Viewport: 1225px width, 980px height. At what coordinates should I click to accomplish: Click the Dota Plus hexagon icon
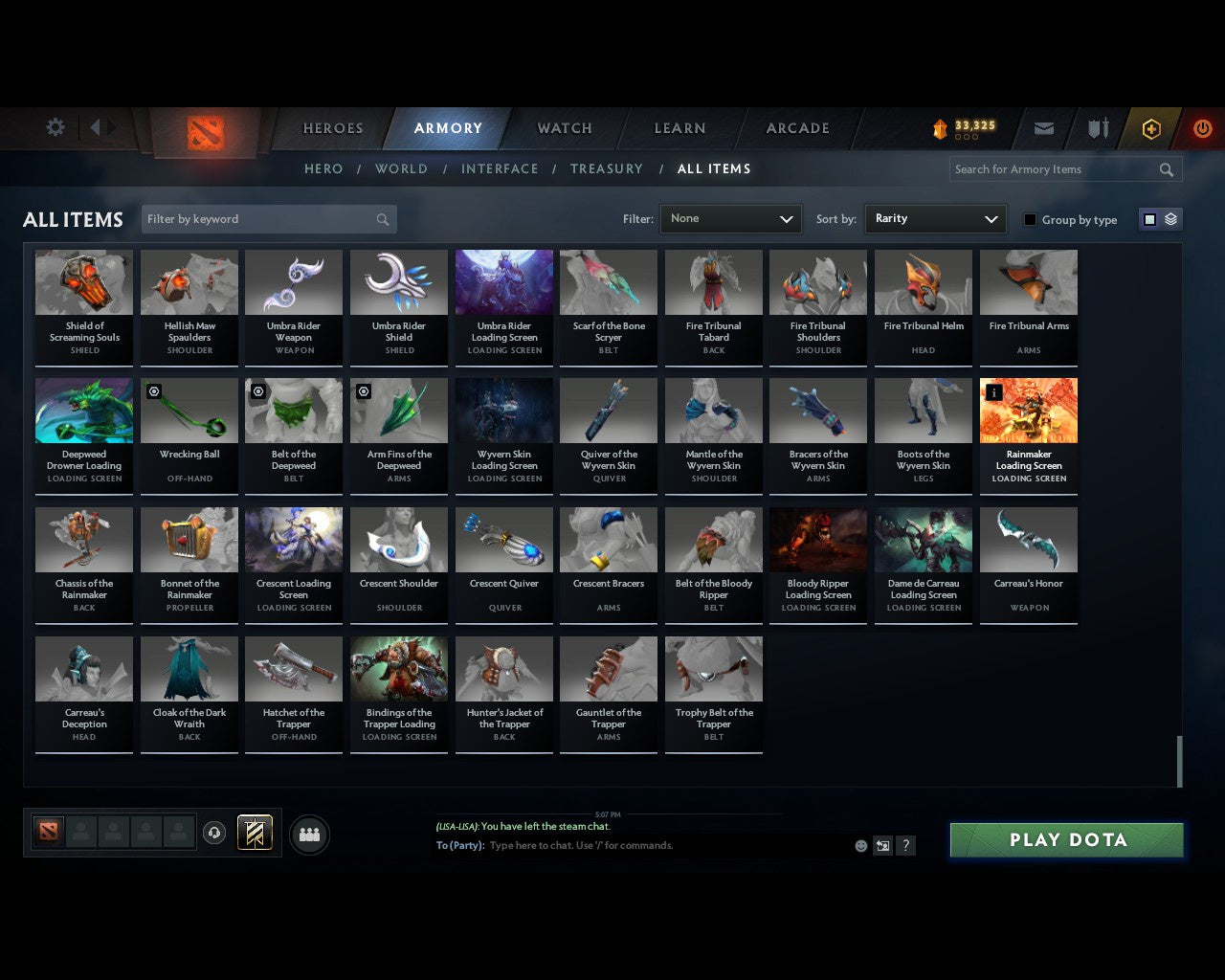click(1150, 127)
